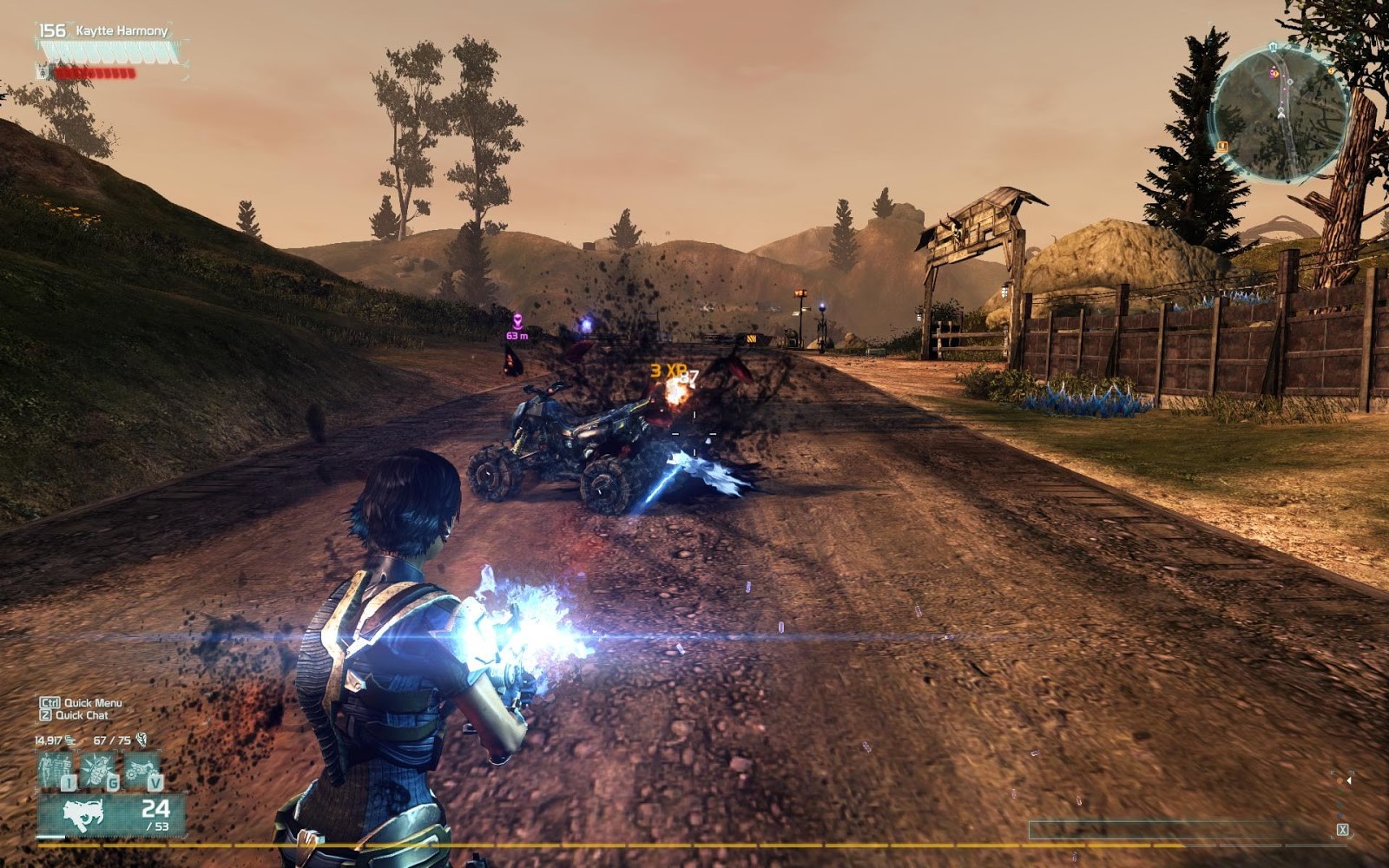
Task: Select the grenade ability slot
Action: point(98,769)
